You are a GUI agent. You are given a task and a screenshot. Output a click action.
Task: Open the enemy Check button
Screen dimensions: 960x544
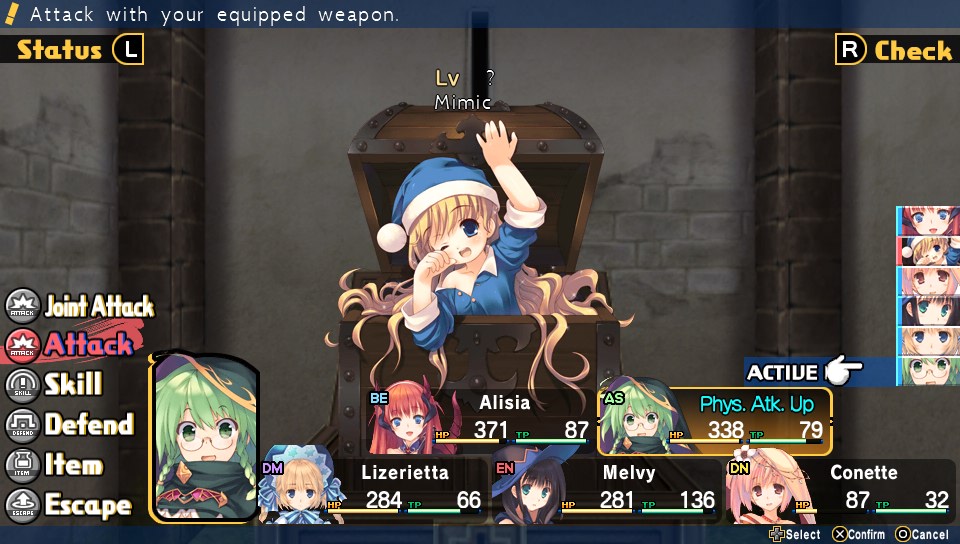click(895, 50)
